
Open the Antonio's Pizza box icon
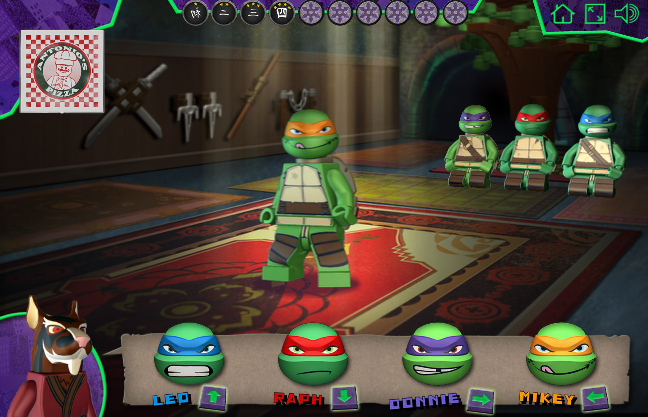(x=62, y=70)
